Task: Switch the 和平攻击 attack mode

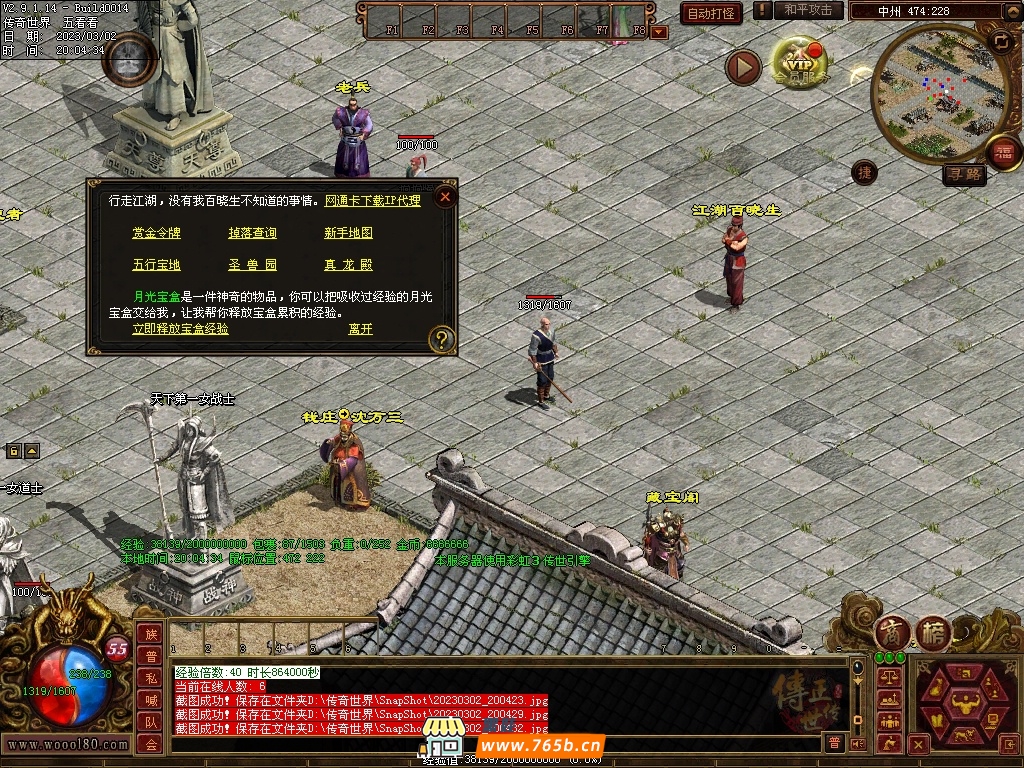Action: (x=807, y=10)
